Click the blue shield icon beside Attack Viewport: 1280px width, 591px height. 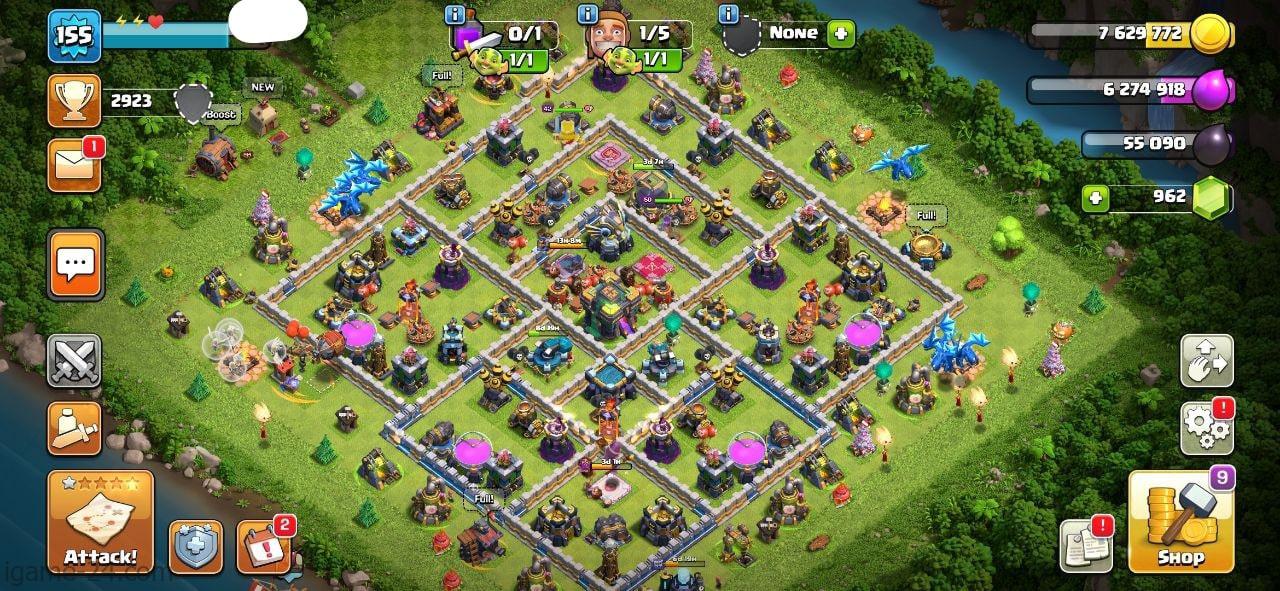tap(195, 547)
